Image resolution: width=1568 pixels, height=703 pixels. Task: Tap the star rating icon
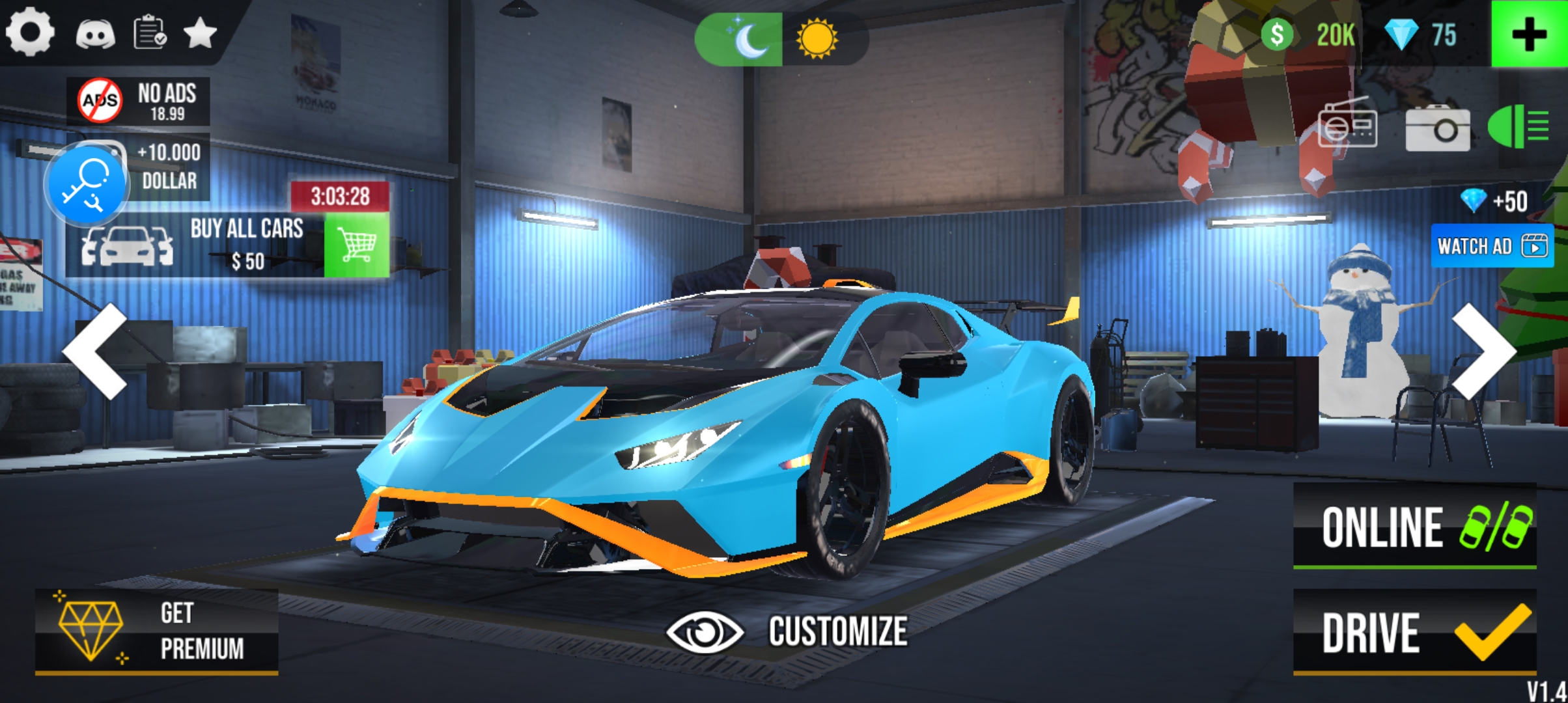[200, 33]
